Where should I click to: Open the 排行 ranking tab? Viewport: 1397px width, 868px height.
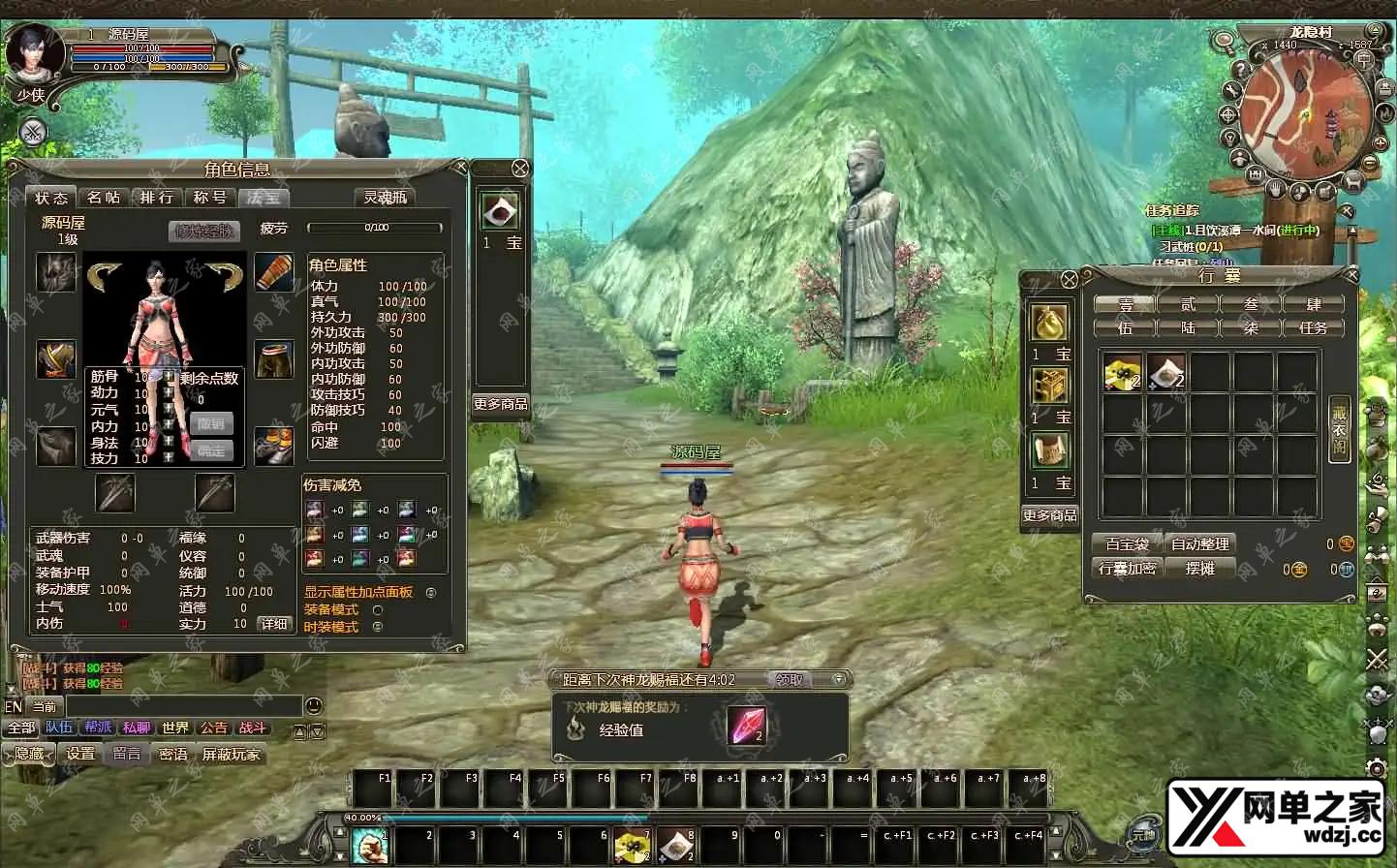tap(156, 198)
